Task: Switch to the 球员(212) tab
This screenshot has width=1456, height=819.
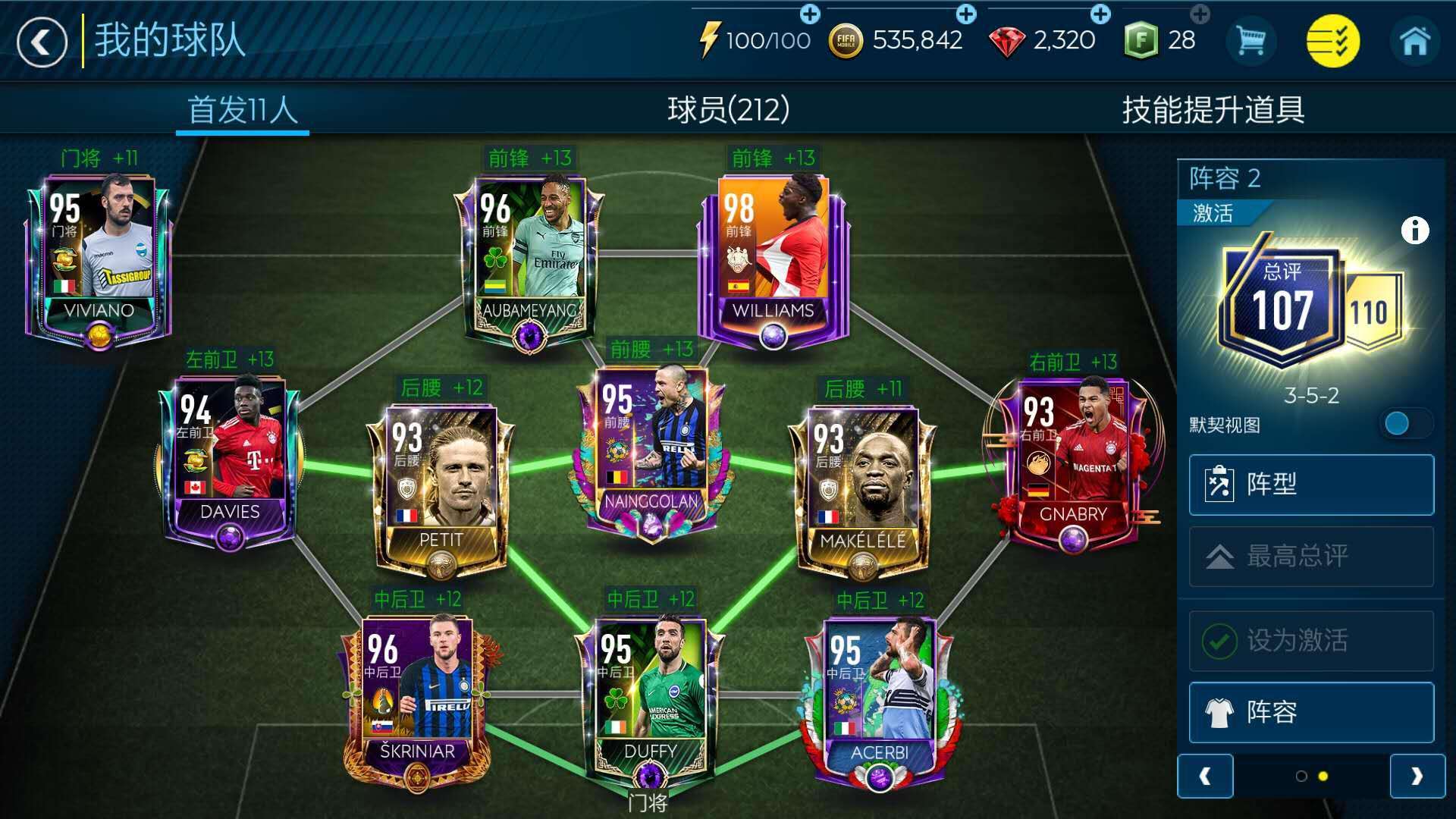Action: tap(728, 110)
